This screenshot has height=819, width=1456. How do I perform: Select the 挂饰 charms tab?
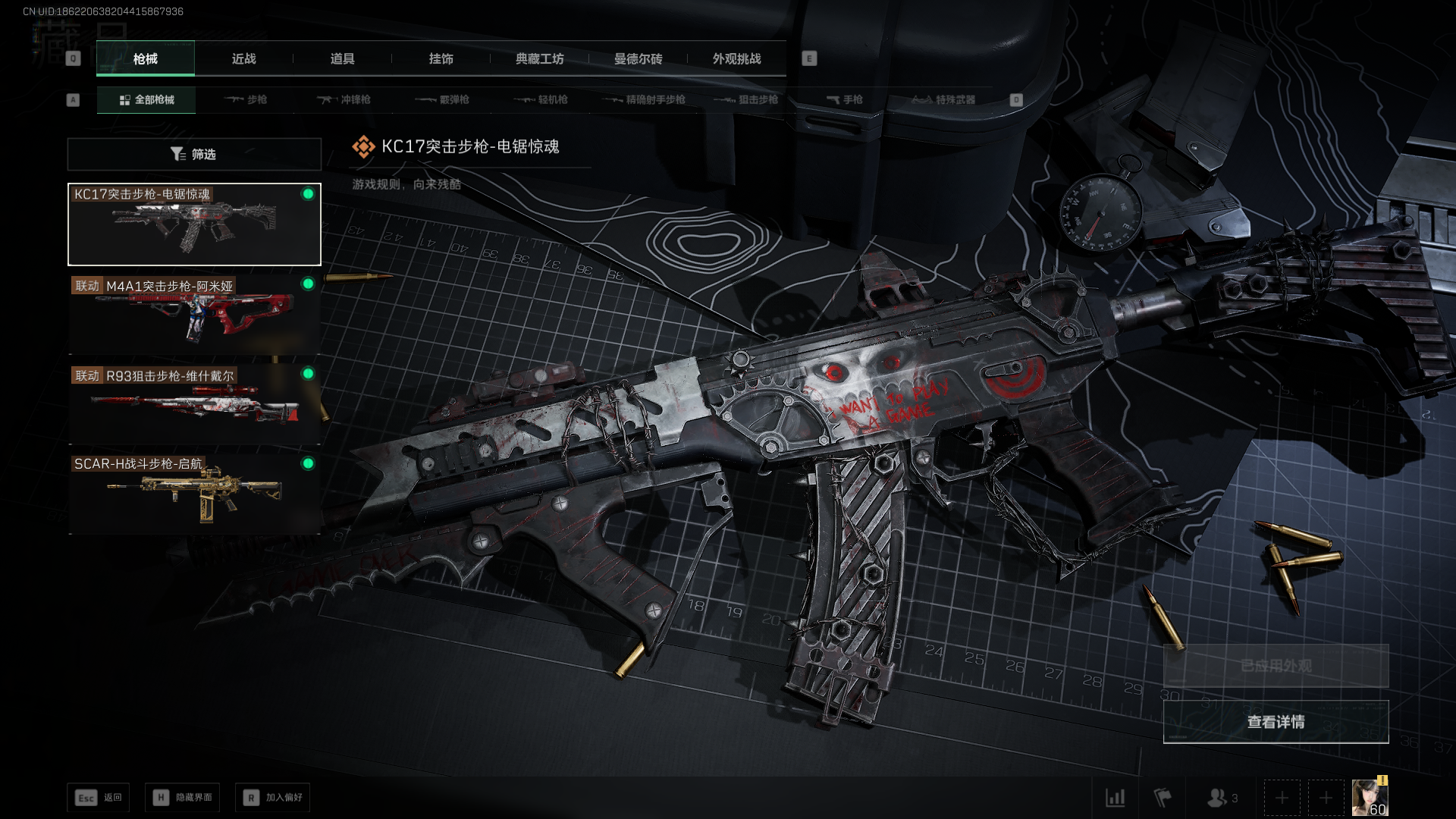click(x=441, y=58)
